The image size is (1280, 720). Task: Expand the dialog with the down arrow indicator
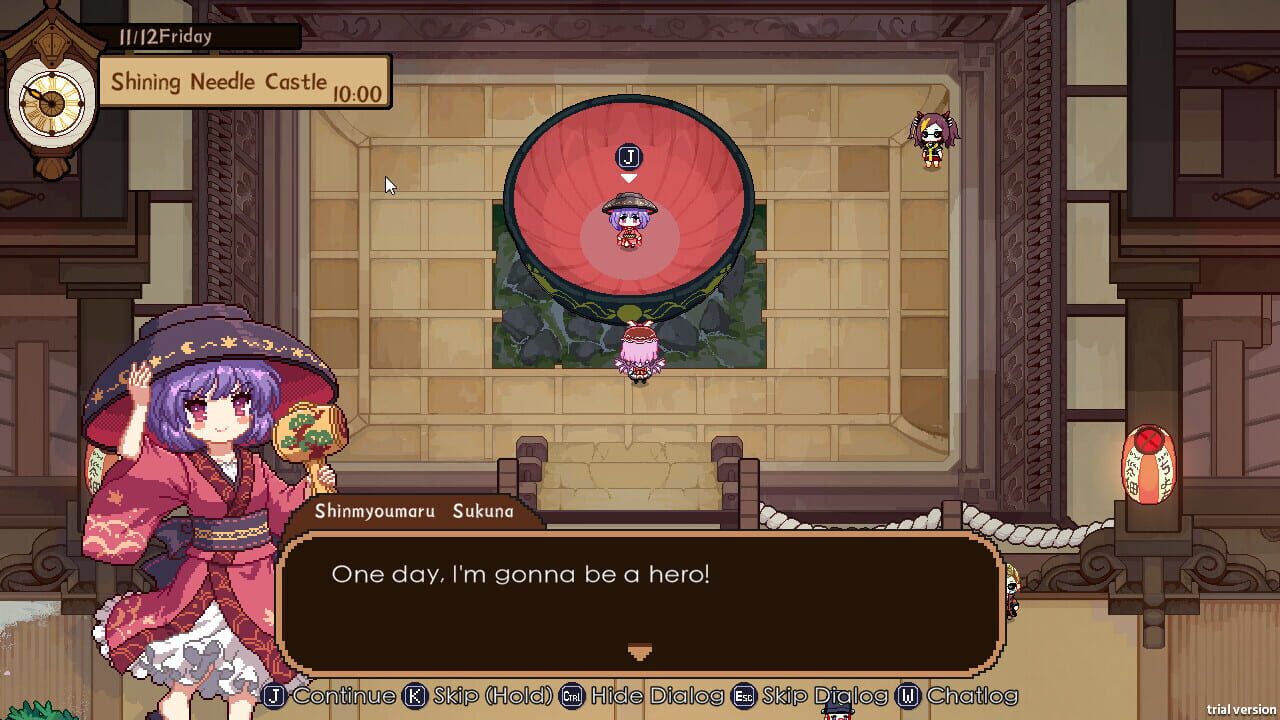coord(639,651)
